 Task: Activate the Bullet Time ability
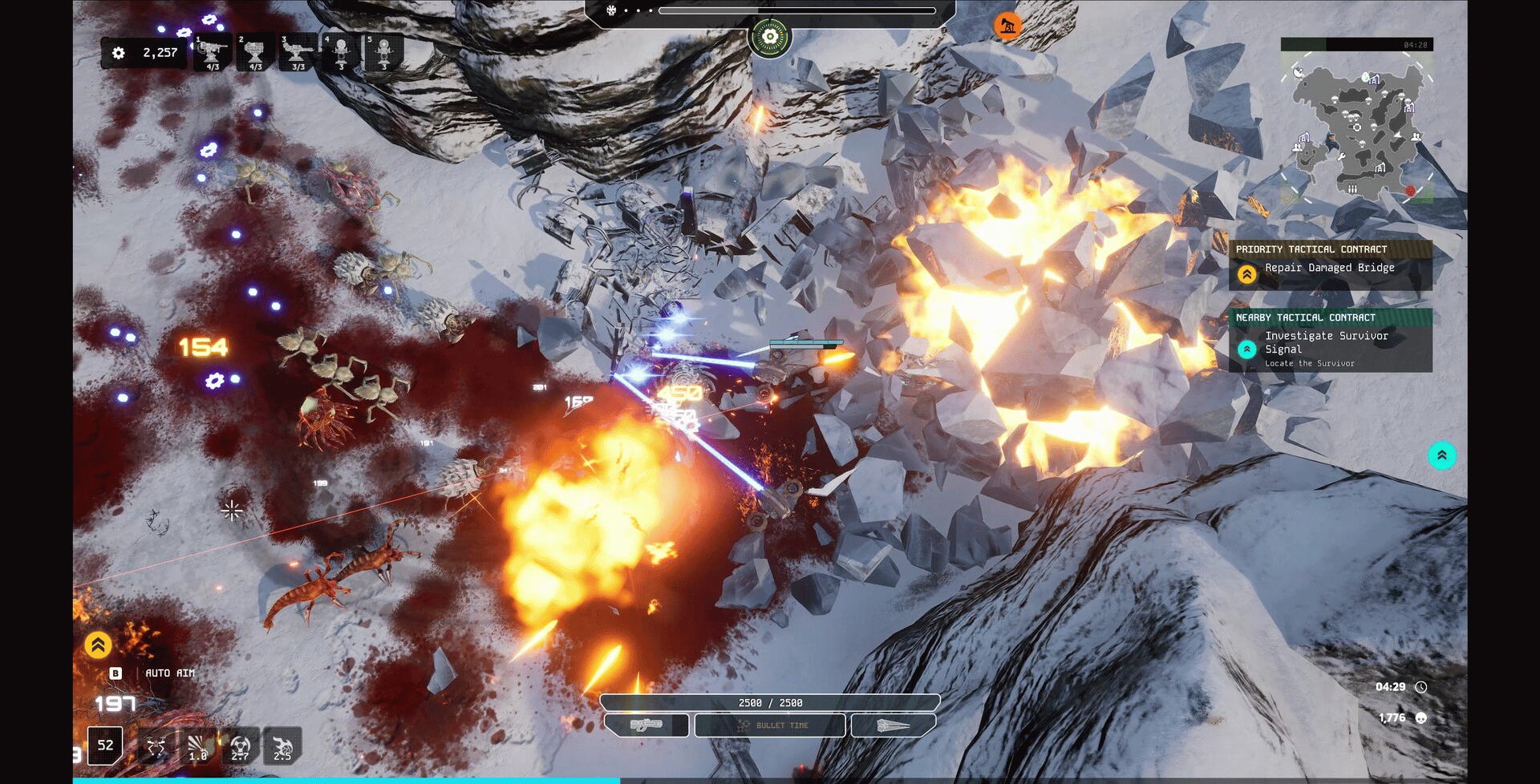click(770, 725)
